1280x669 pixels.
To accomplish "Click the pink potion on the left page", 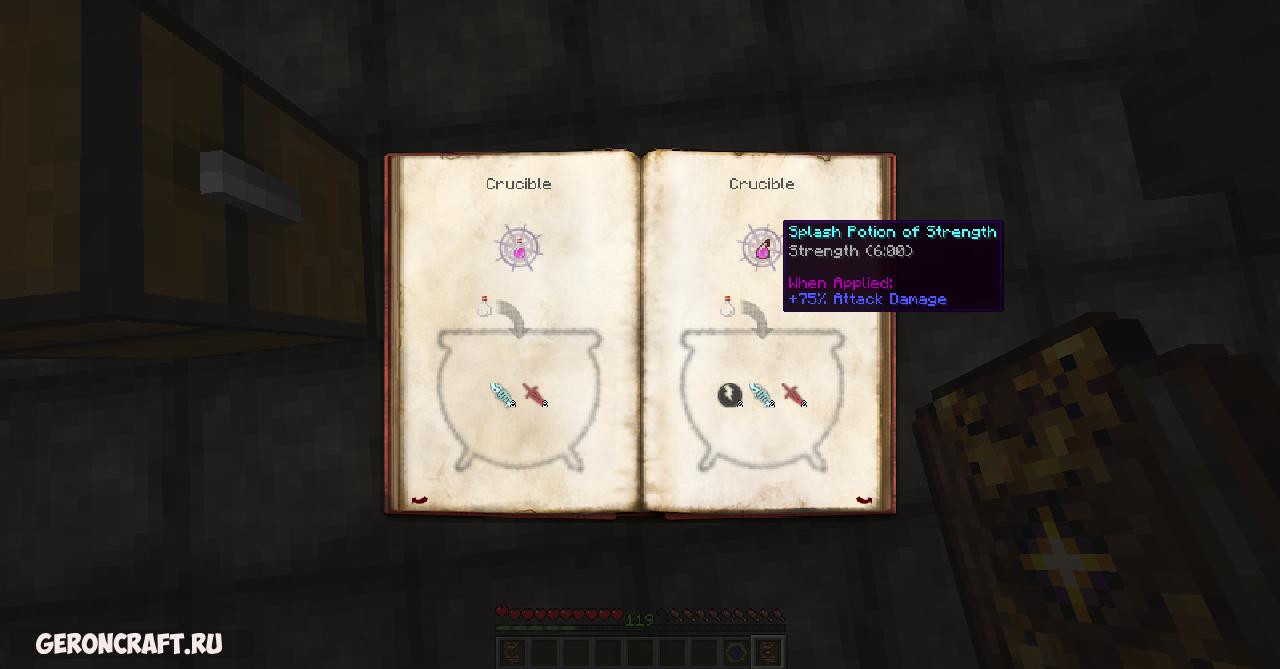I will coord(519,250).
